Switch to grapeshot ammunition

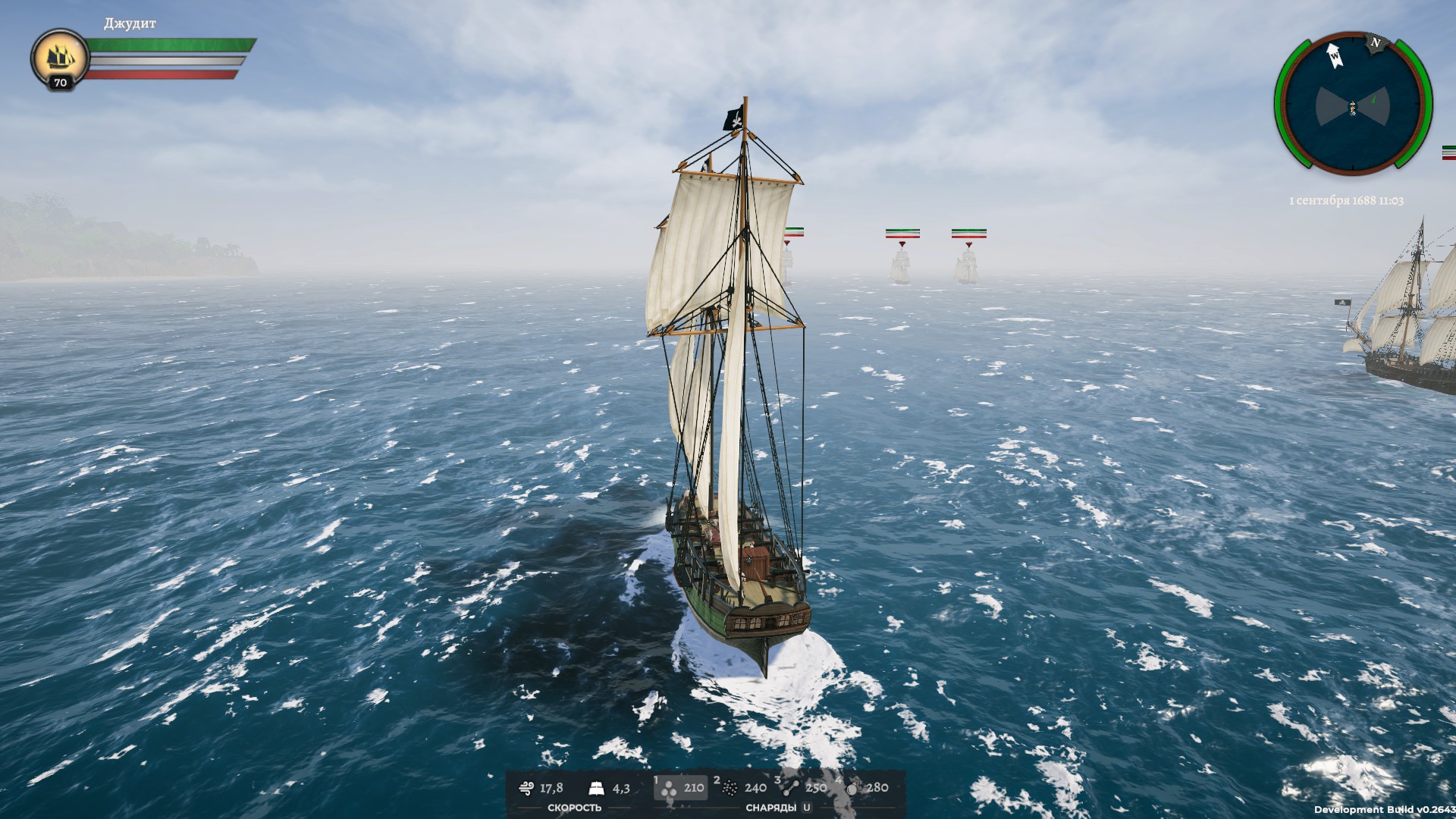(742, 788)
